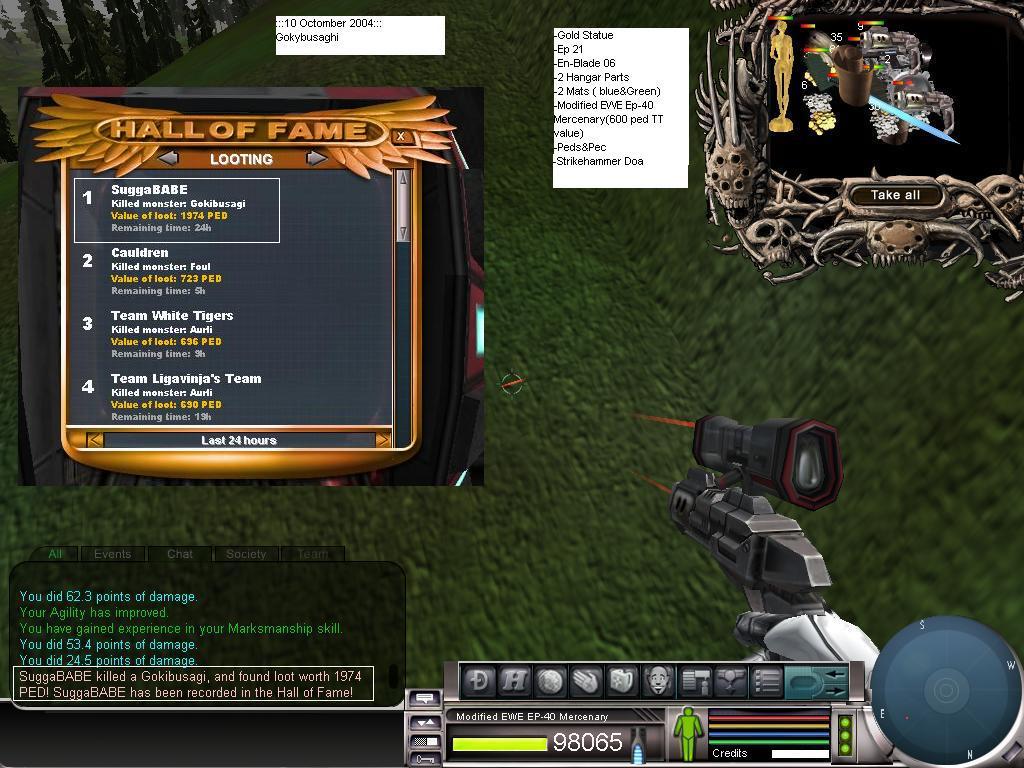Go to previous Hall of Fame category
This screenshot has width=1024, height=768.
coord(168,158)
